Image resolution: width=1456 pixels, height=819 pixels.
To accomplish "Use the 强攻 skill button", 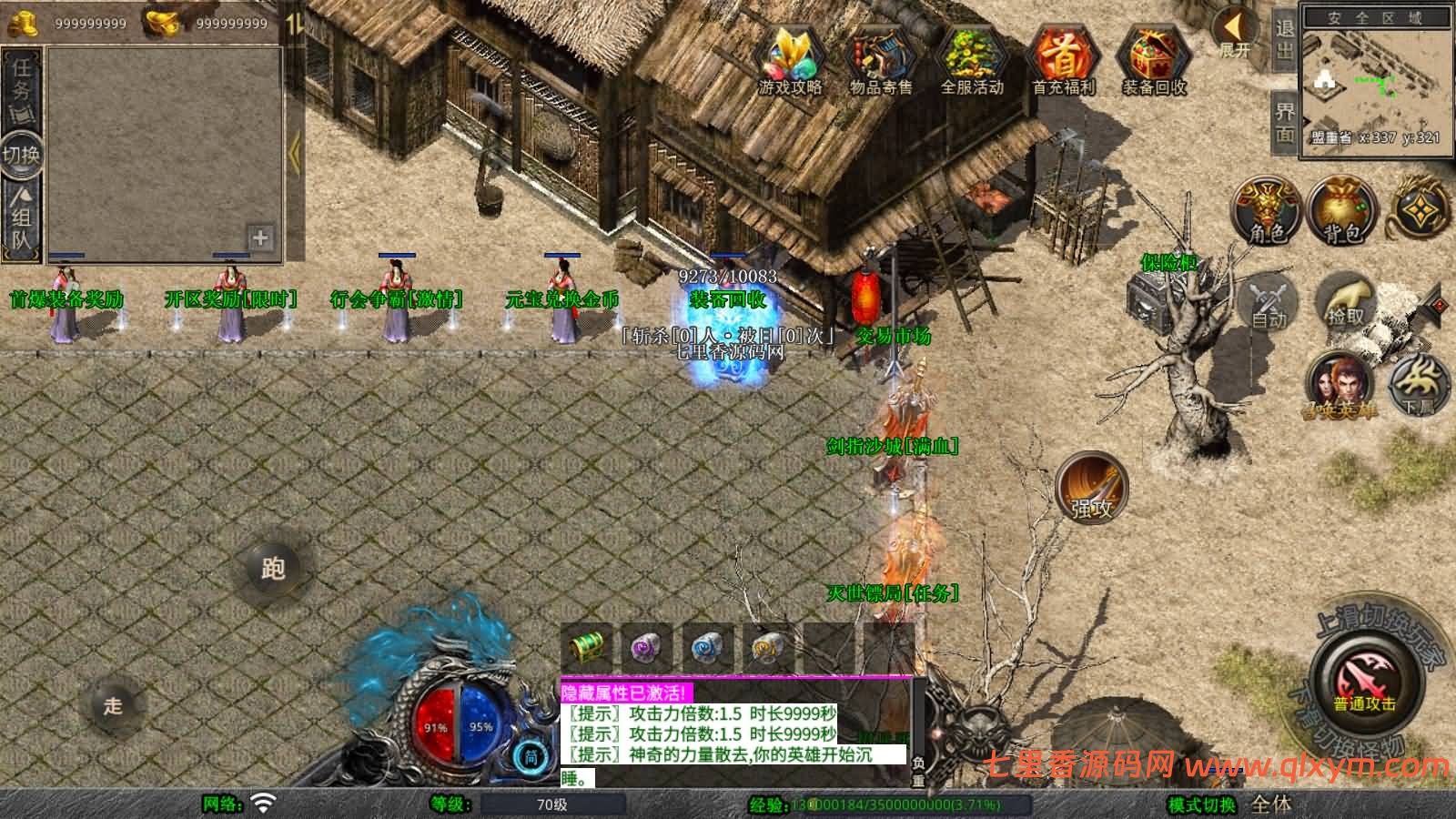I will [1091, 488].
